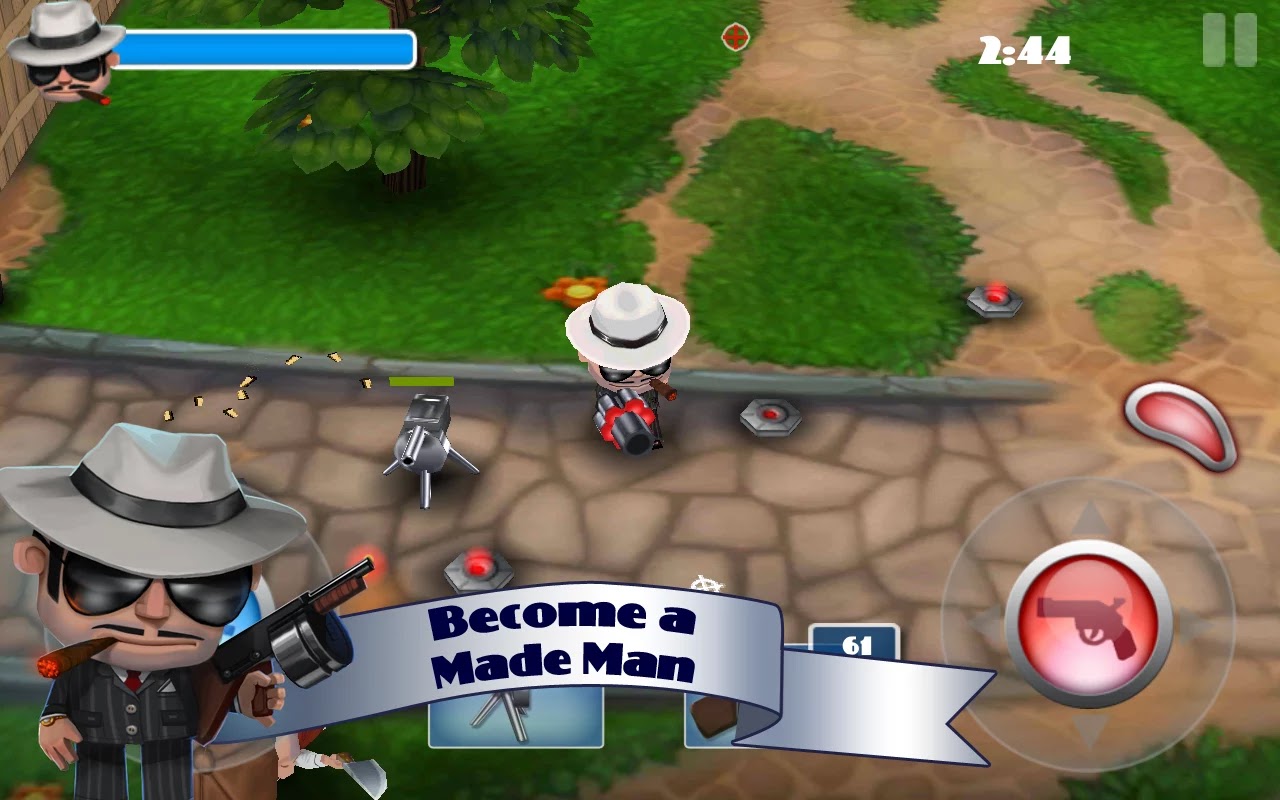The image size is (1280, 800).
Task: Tap the pause icon in top-right corner
Action: coord(1228,40)
